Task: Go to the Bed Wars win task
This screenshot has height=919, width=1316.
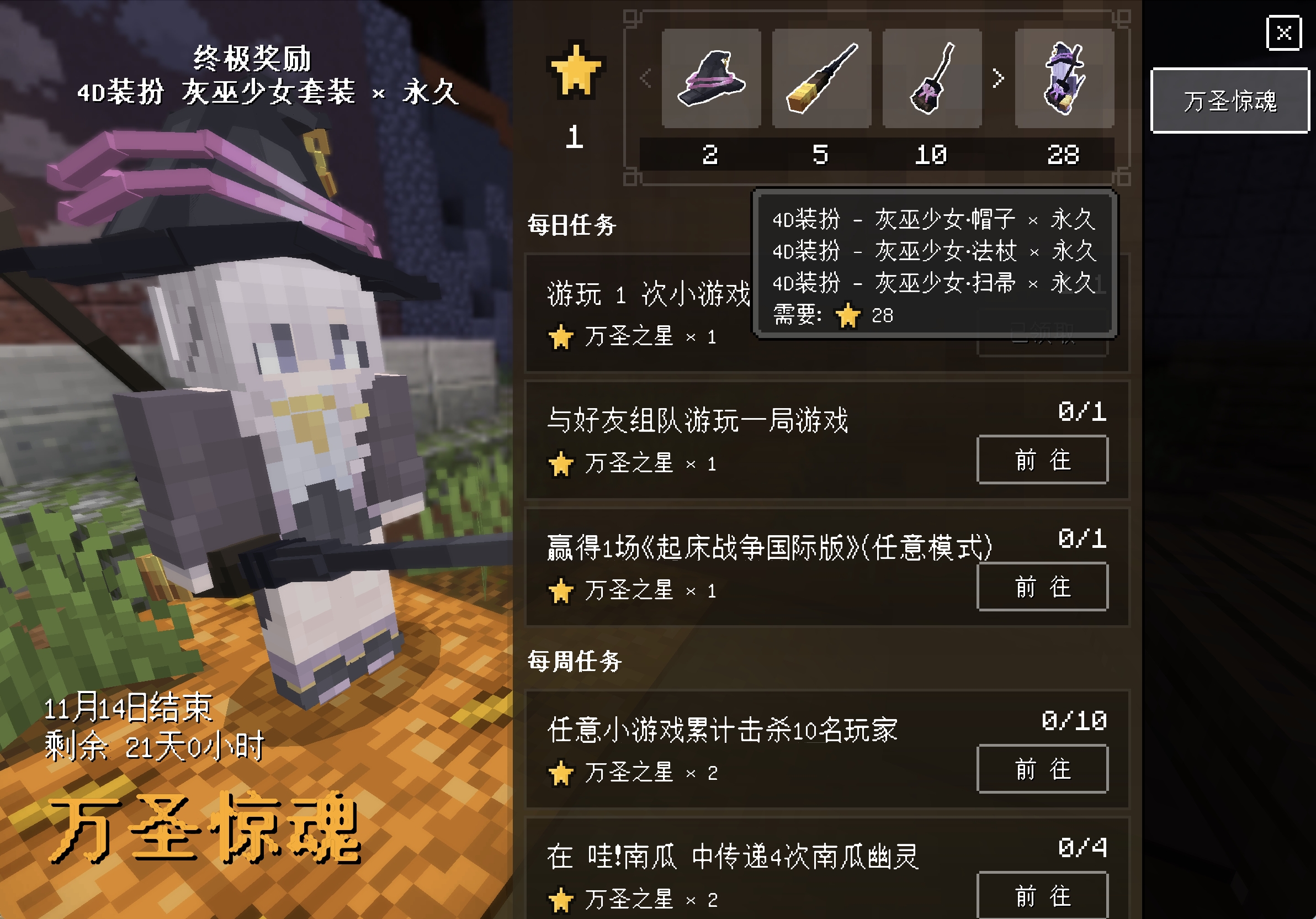Action: pyautogui.click(x=1042, y=587)
